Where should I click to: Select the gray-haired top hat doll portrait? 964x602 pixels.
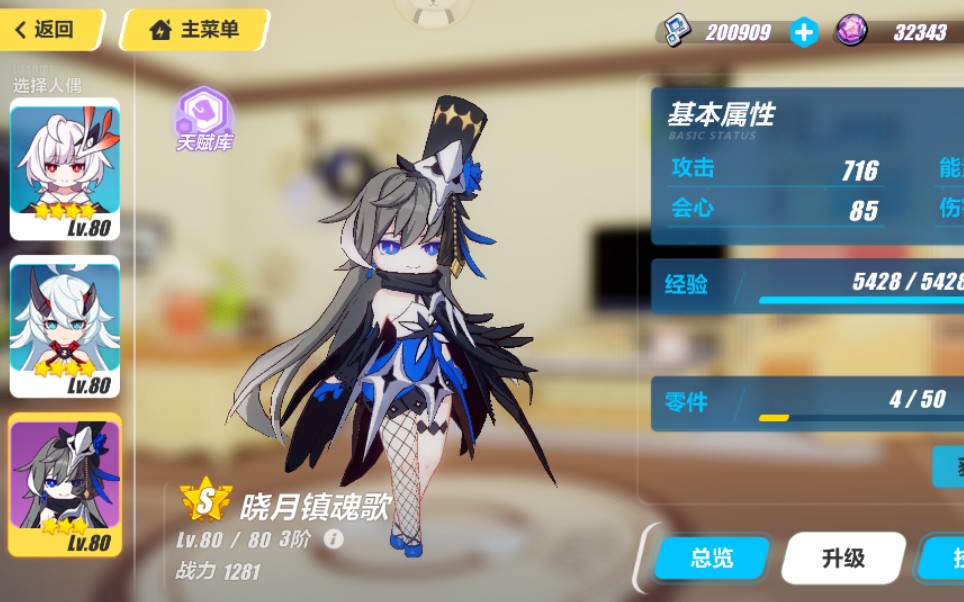pos(65,484)
